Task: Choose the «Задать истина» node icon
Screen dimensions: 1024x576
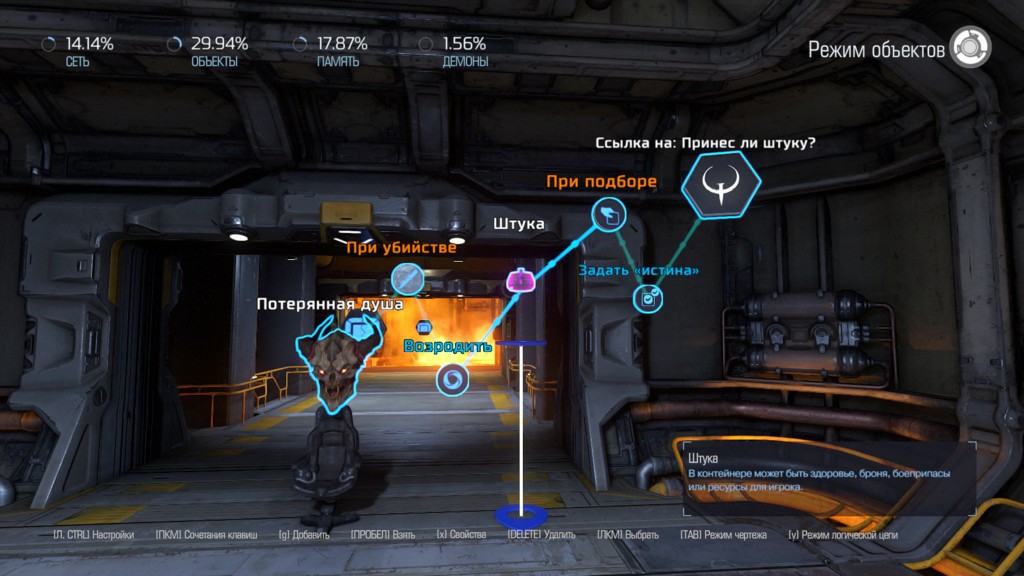Action: (x=649, y=297)
